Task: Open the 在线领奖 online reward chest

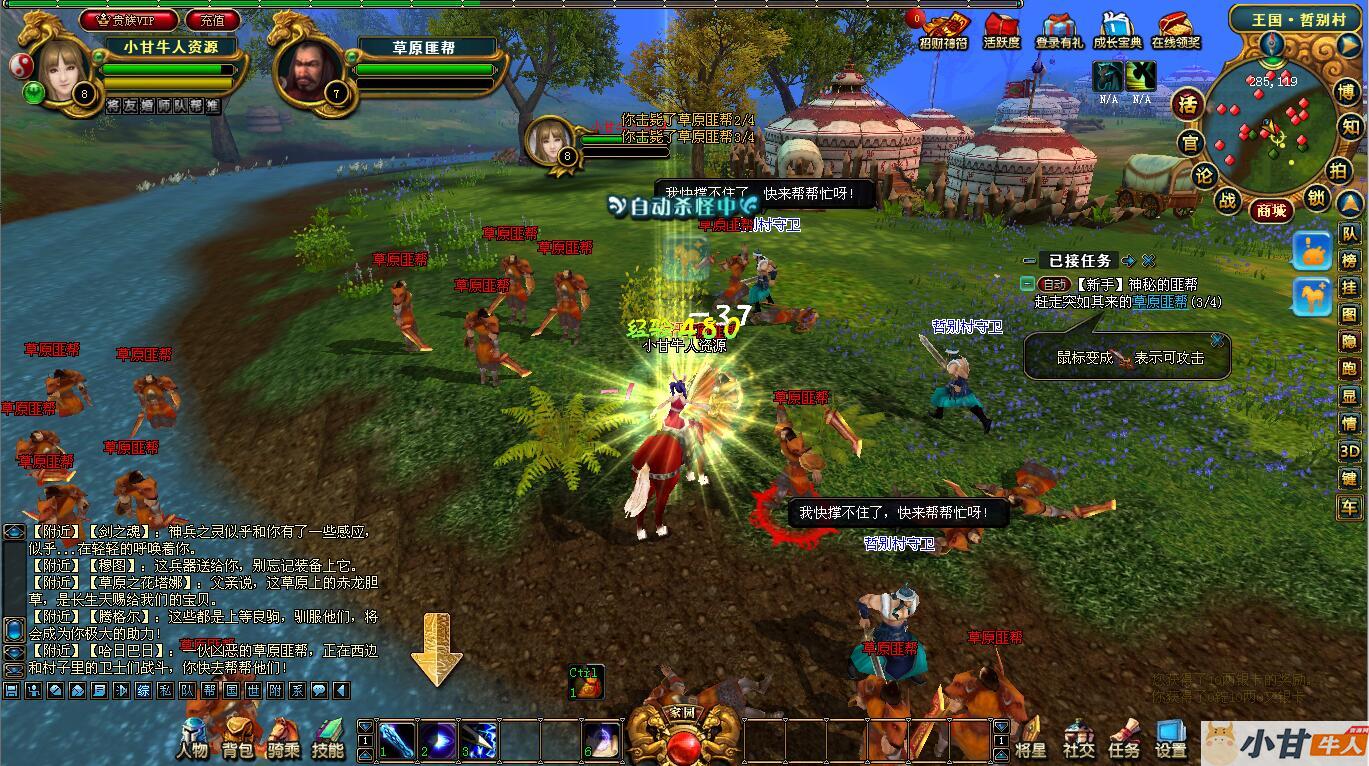Action: click(x=1175, y=30)
